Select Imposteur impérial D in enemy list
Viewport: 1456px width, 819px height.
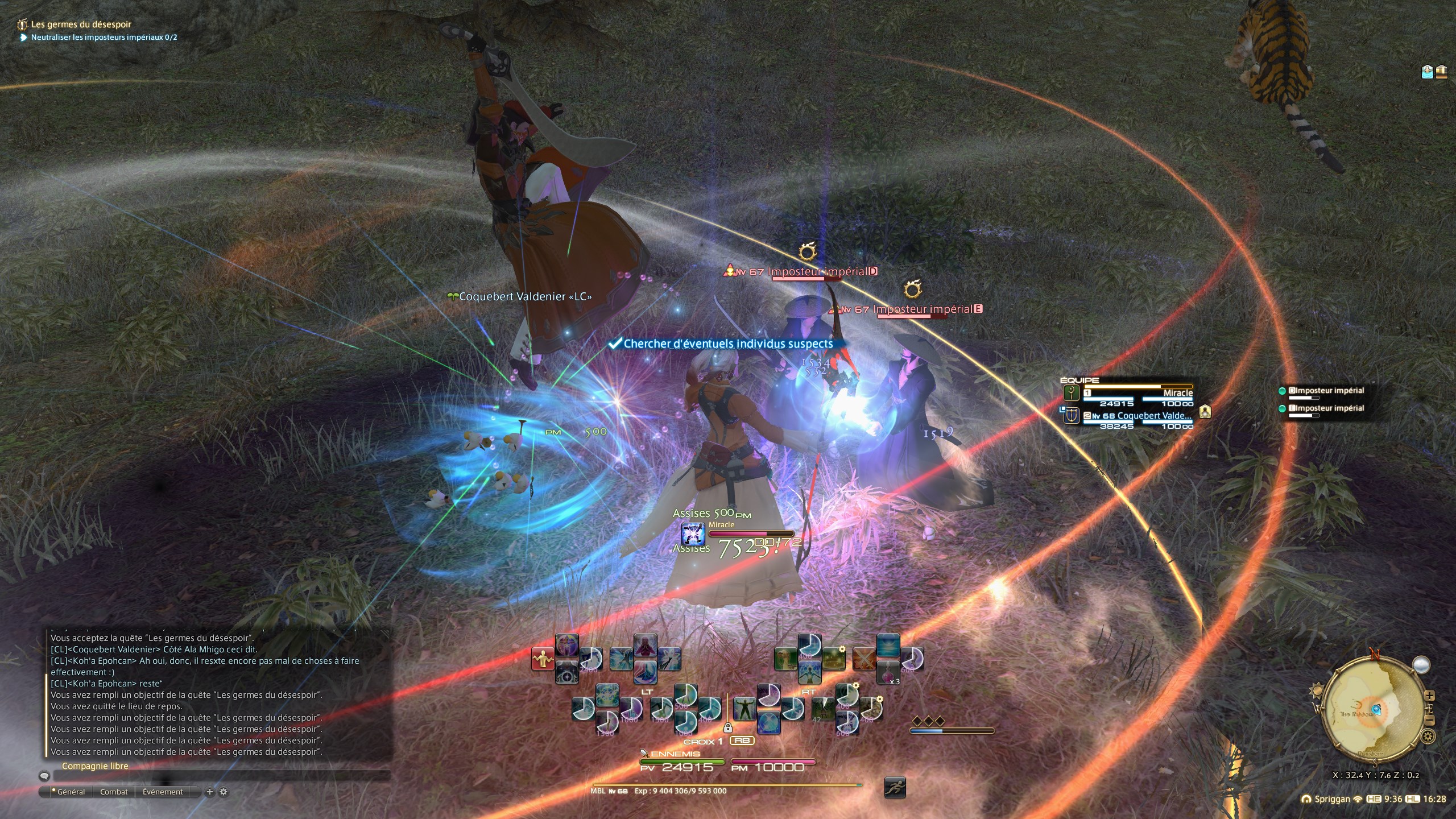point(1326,391)
